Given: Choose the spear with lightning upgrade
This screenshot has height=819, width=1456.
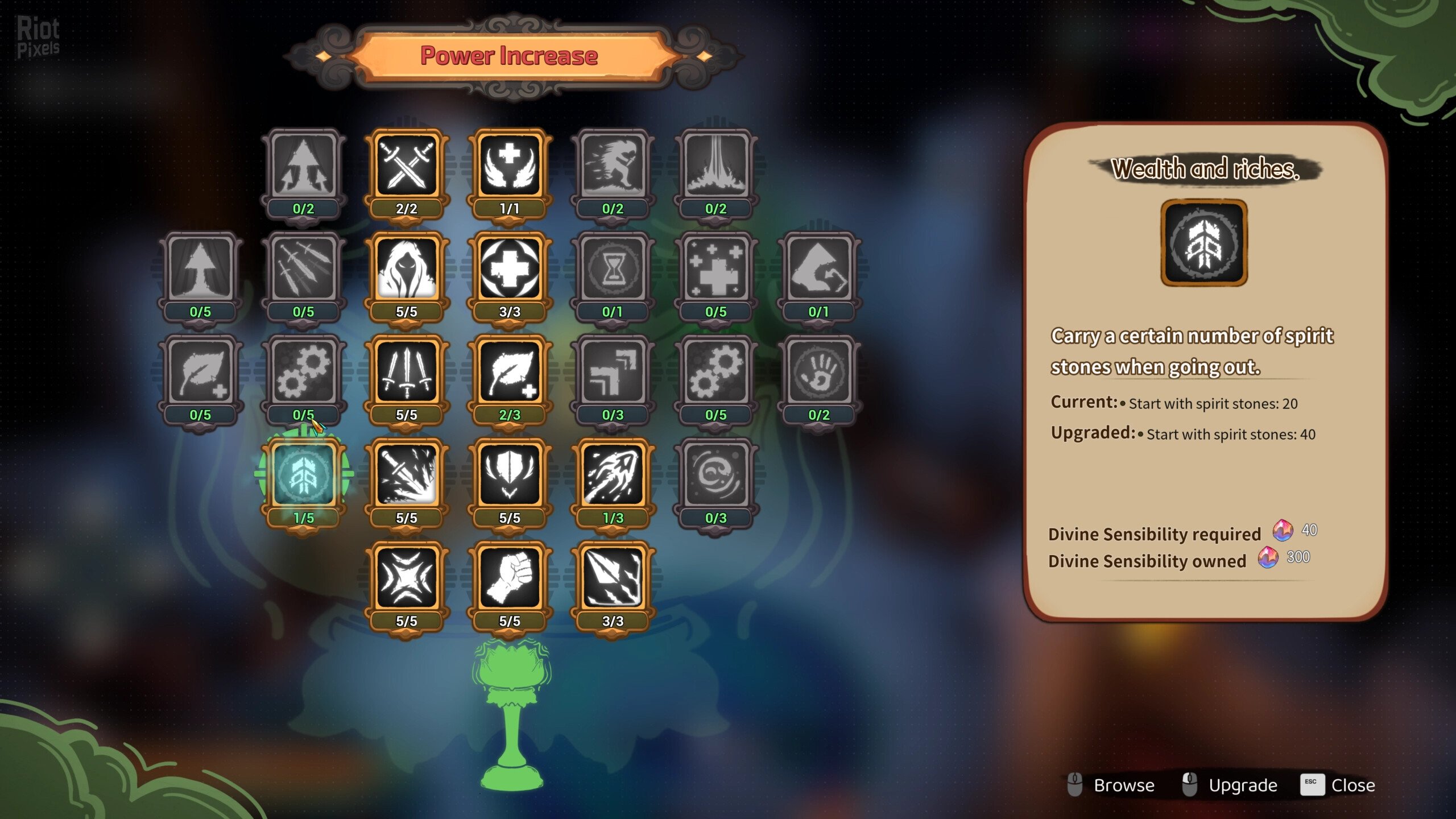Looking at the screenshot, I should tap(613, 578).
